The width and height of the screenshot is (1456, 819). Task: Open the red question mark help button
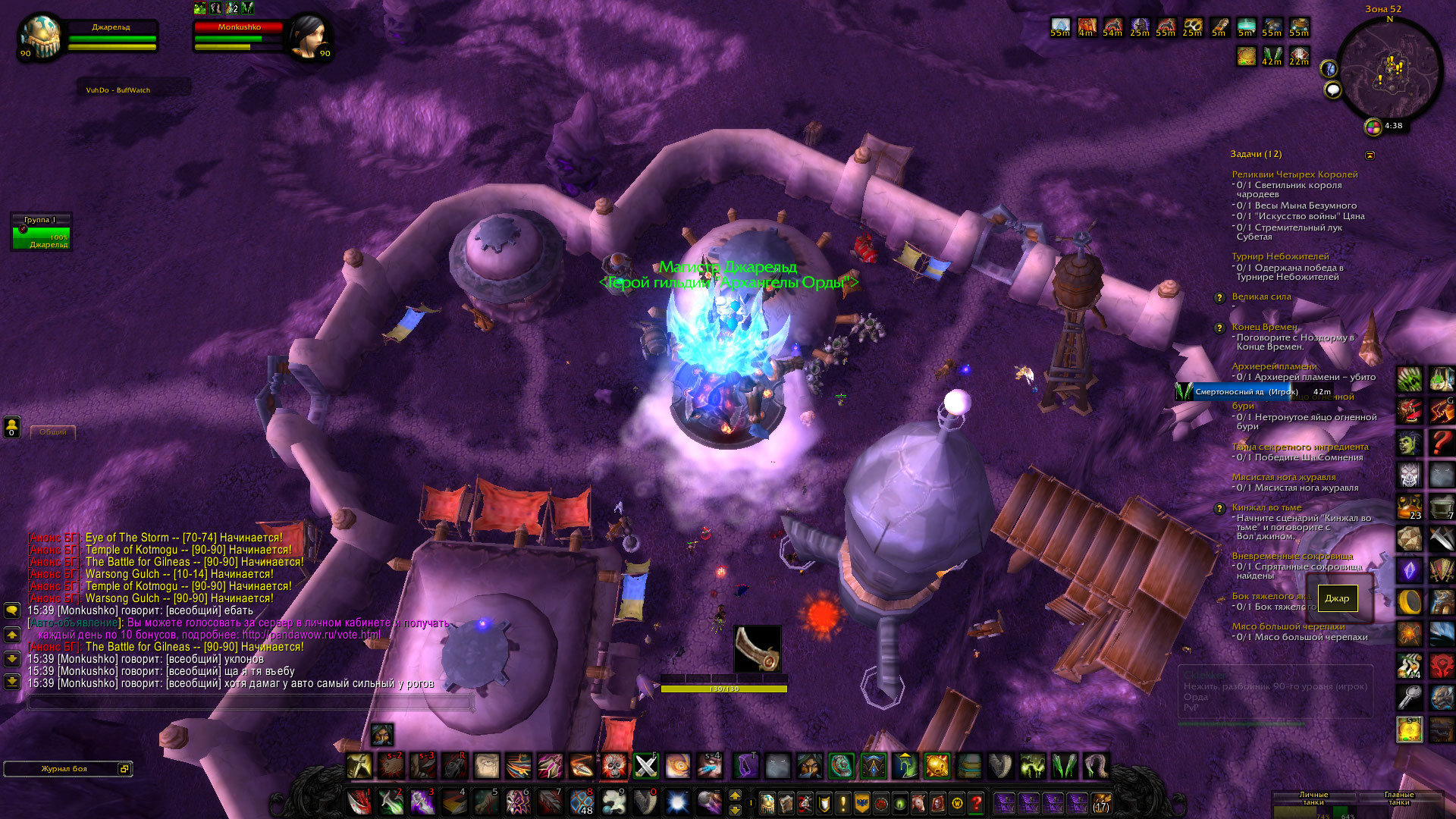[x=977, y=802]
